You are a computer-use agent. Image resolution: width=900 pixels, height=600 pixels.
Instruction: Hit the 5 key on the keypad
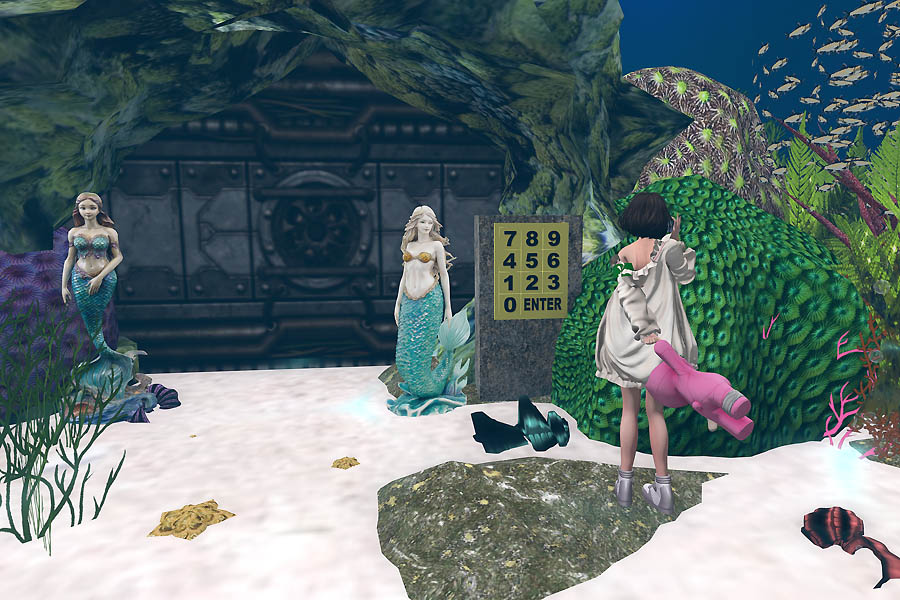[x=532, y=260]
